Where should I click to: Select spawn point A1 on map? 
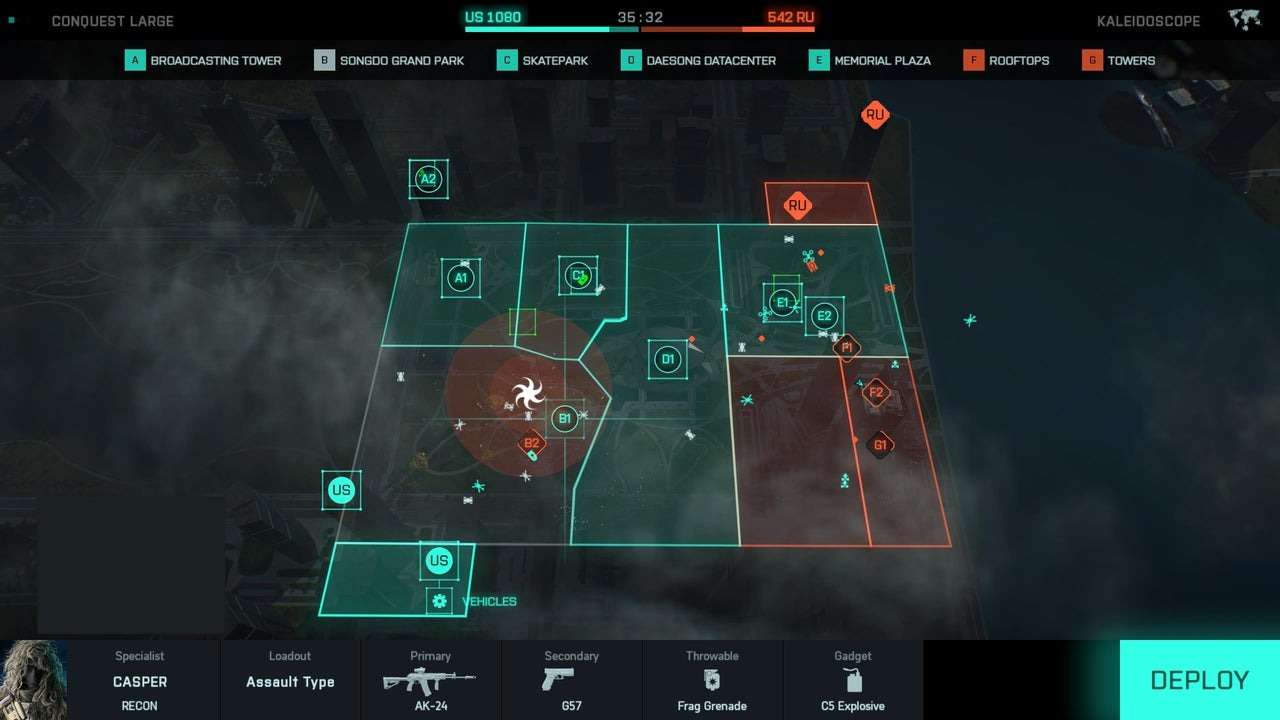(x=461, y=278)
